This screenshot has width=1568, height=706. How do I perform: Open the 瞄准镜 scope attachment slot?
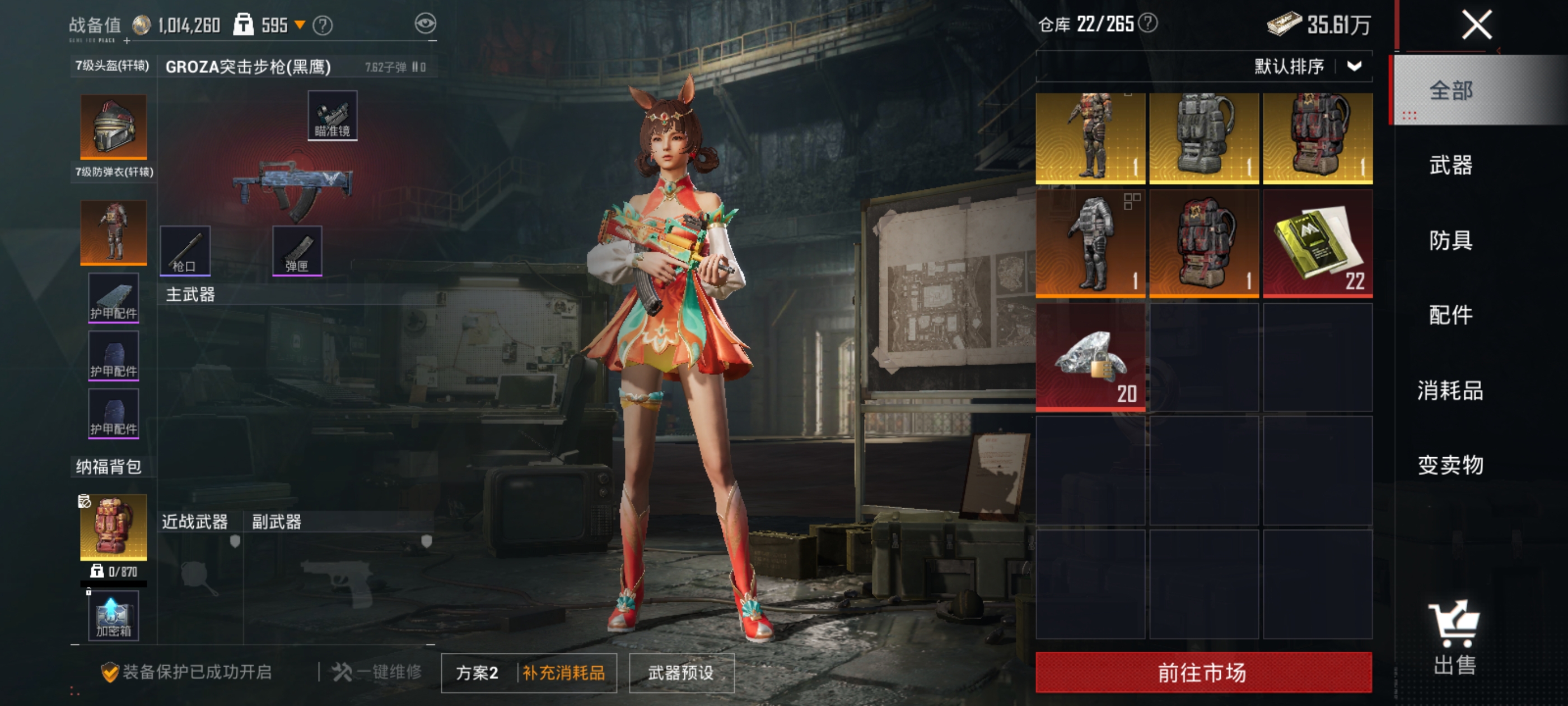coord(332,116)
